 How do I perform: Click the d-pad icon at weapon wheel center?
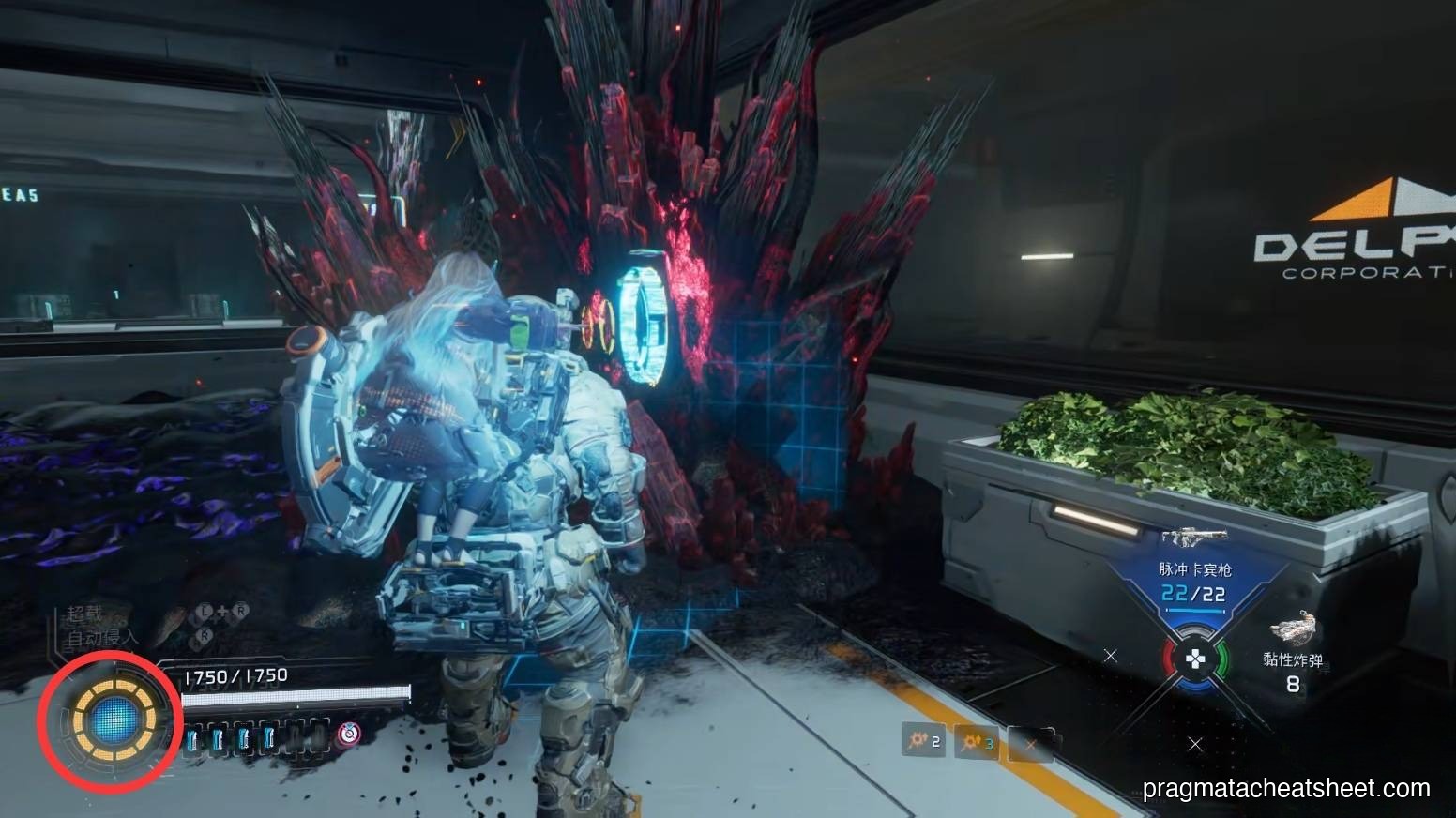pos(1194,658)
